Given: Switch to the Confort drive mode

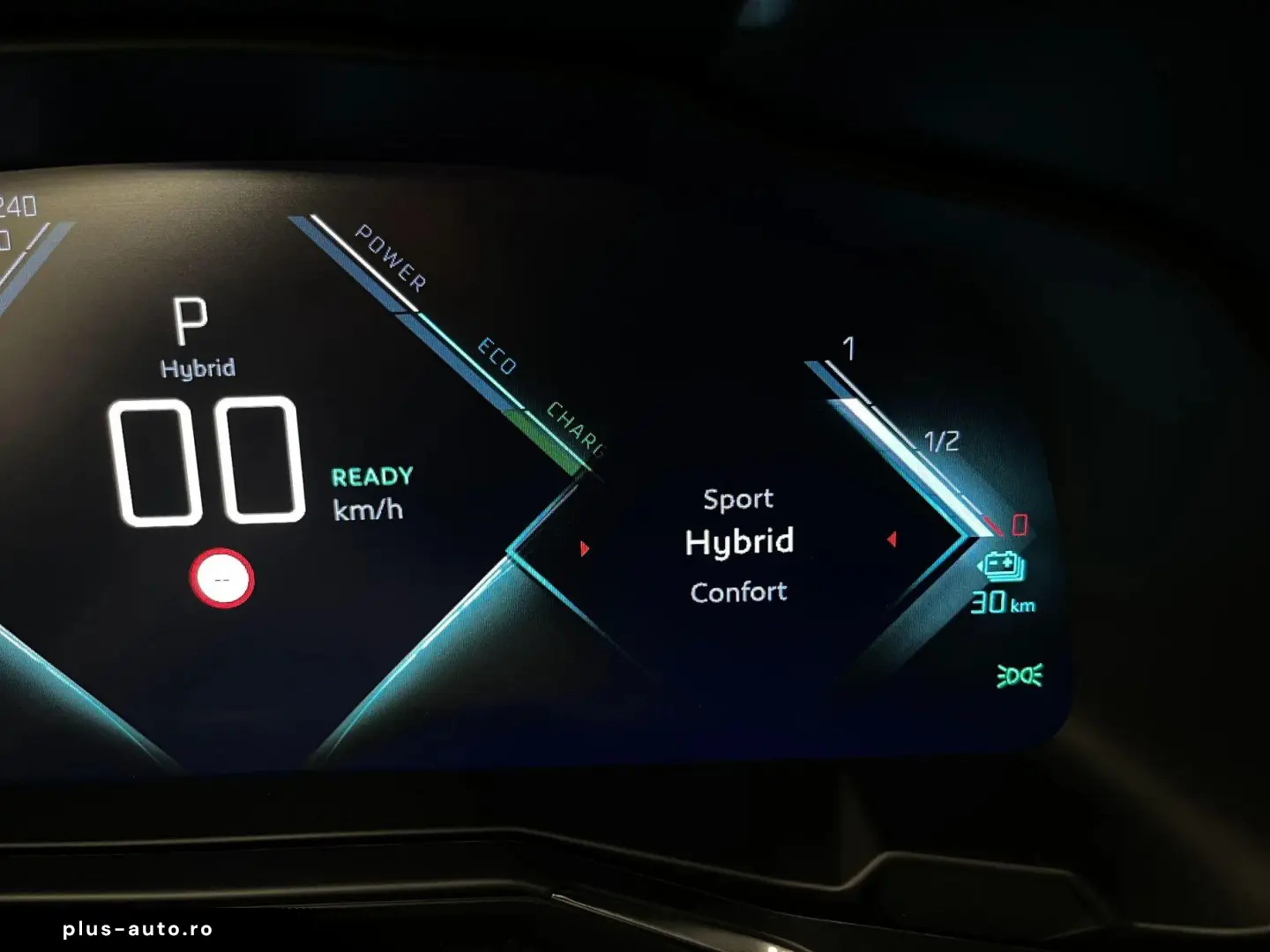Looking at the screenshot, I should click(x=738, y=592).
